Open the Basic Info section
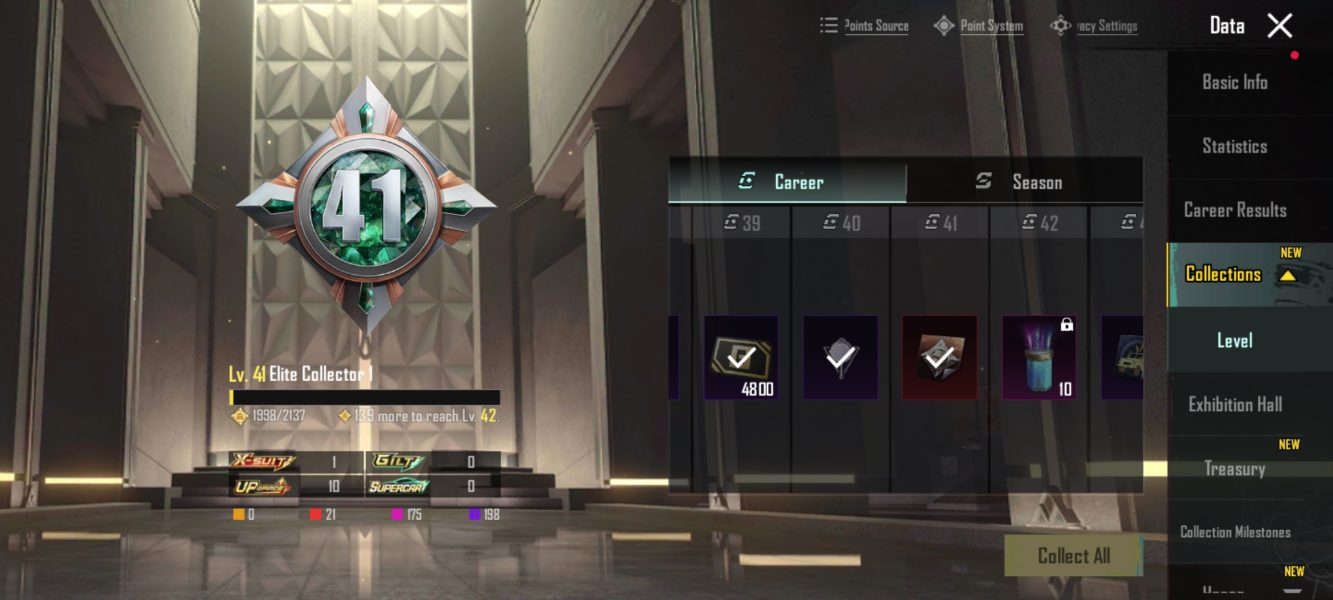 click(x=1234, y=83)
